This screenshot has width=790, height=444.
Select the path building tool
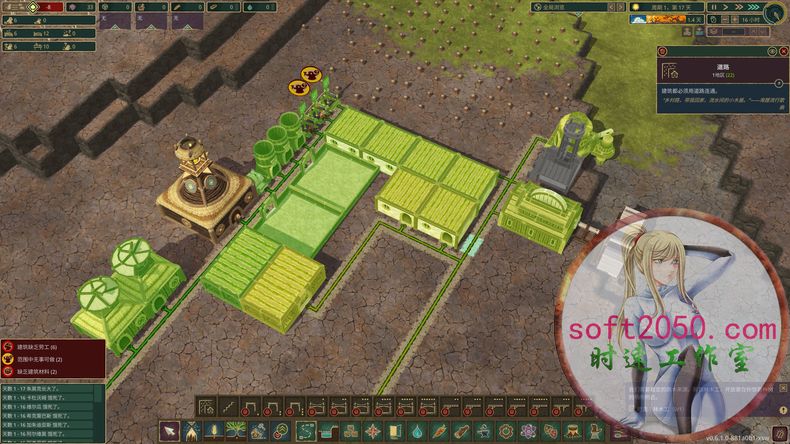[x=206, y=407]
